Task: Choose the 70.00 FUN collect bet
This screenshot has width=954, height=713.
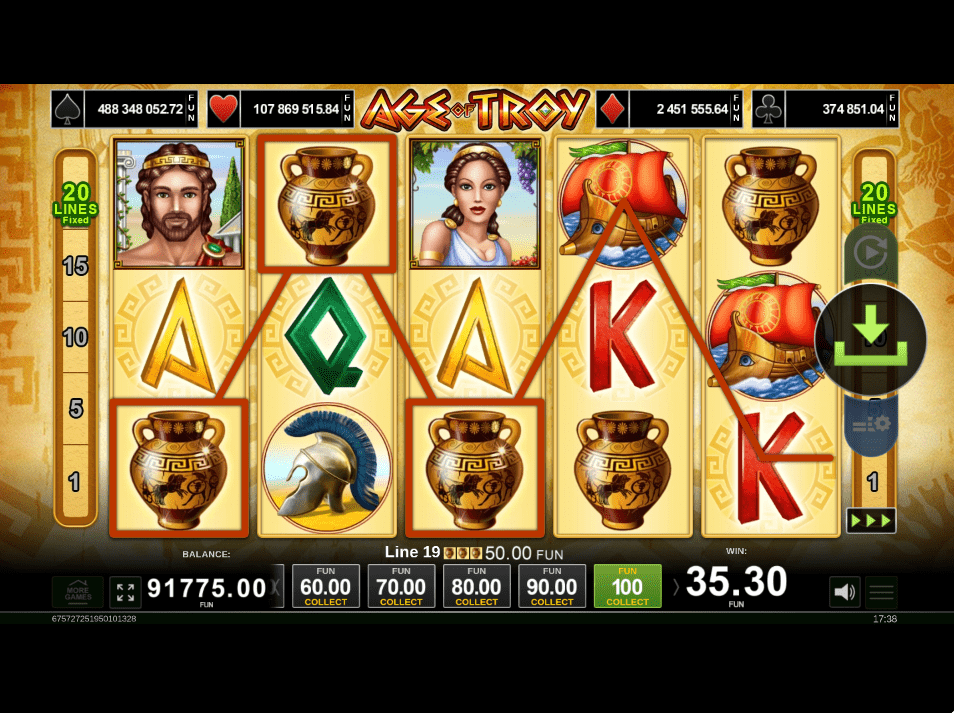Action: [401, 586]
